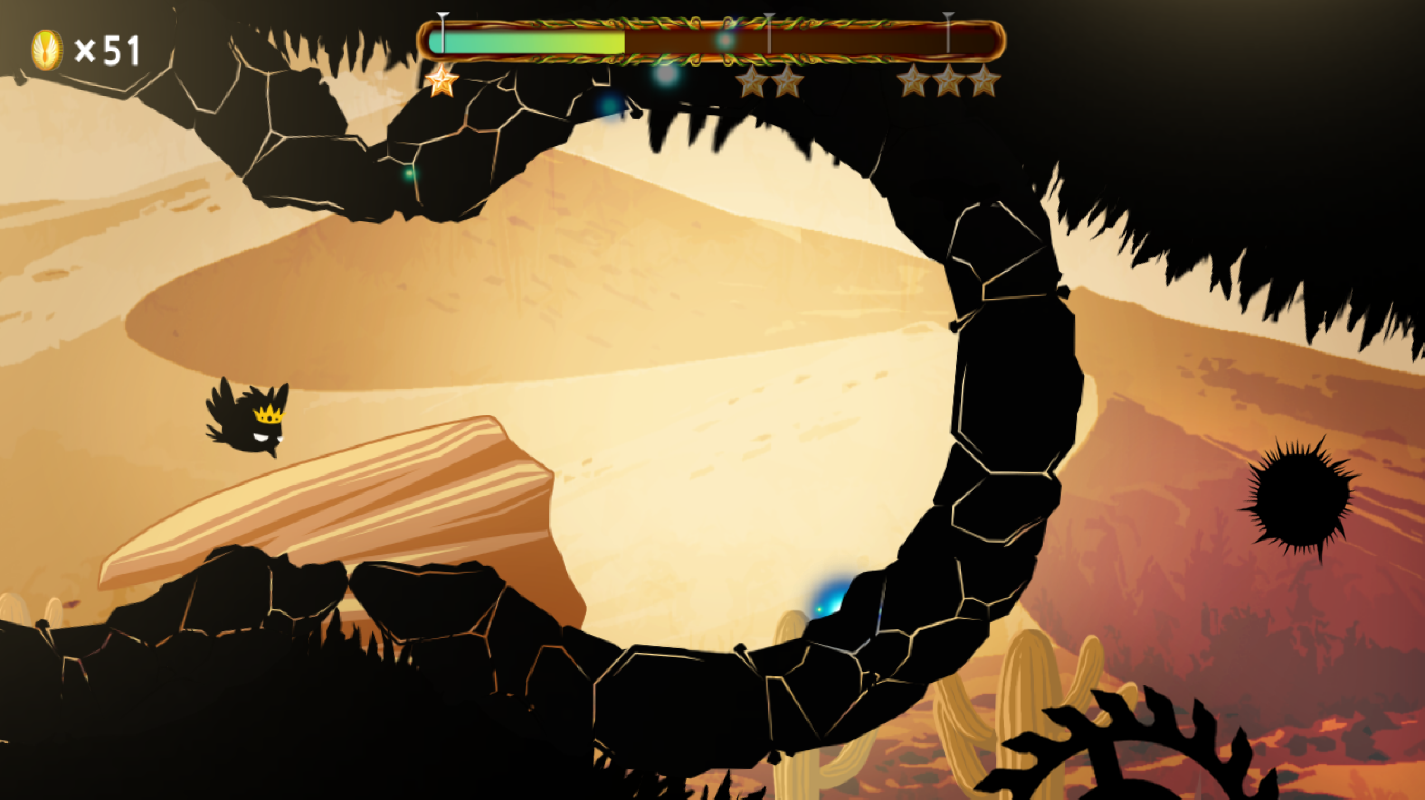Click the crowned bird character
The width and height of the screenshot is (1425, 800).
(250, 420)
